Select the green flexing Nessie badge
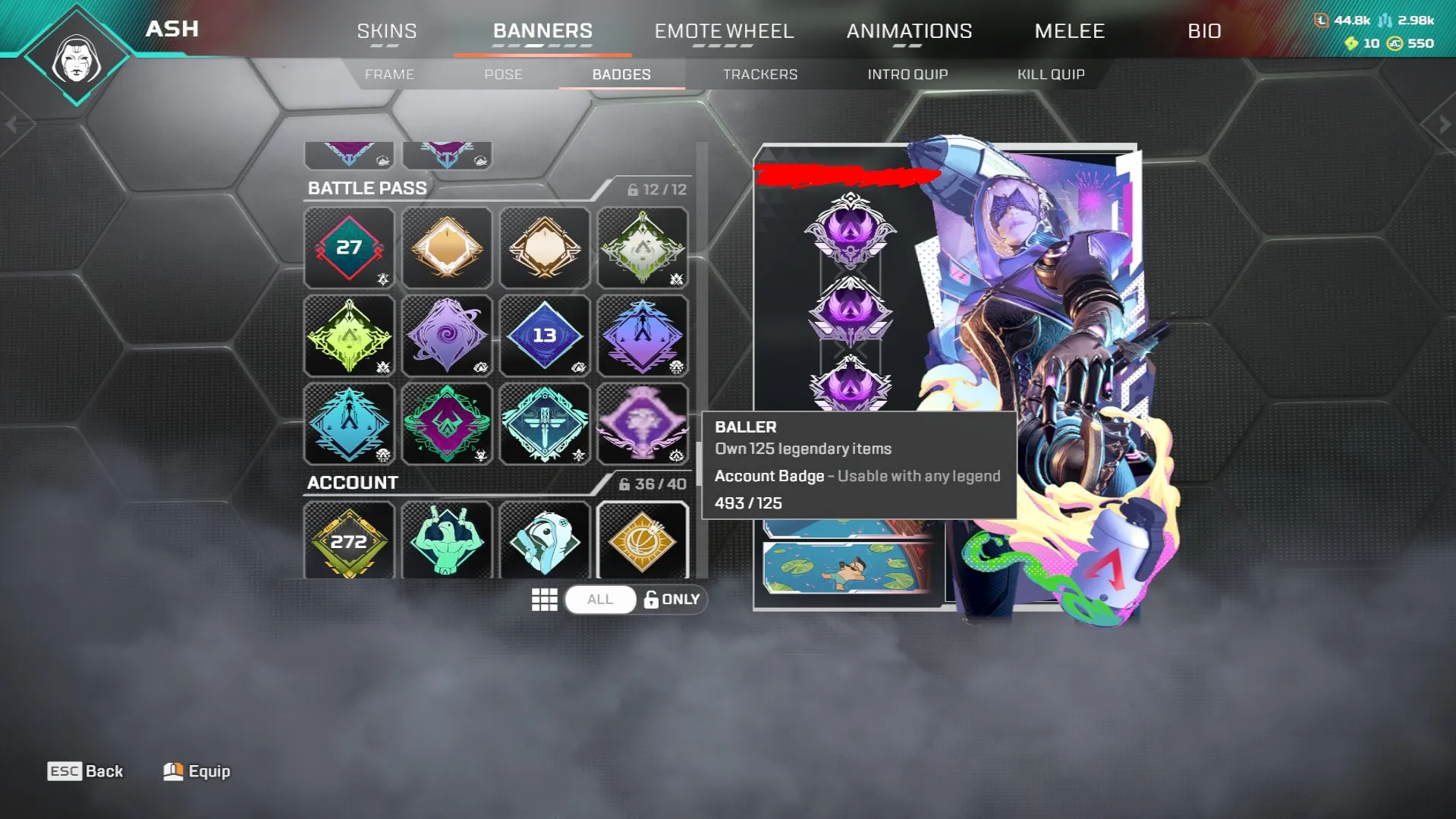Screen dimensions: 1456x819 (447, 540)
